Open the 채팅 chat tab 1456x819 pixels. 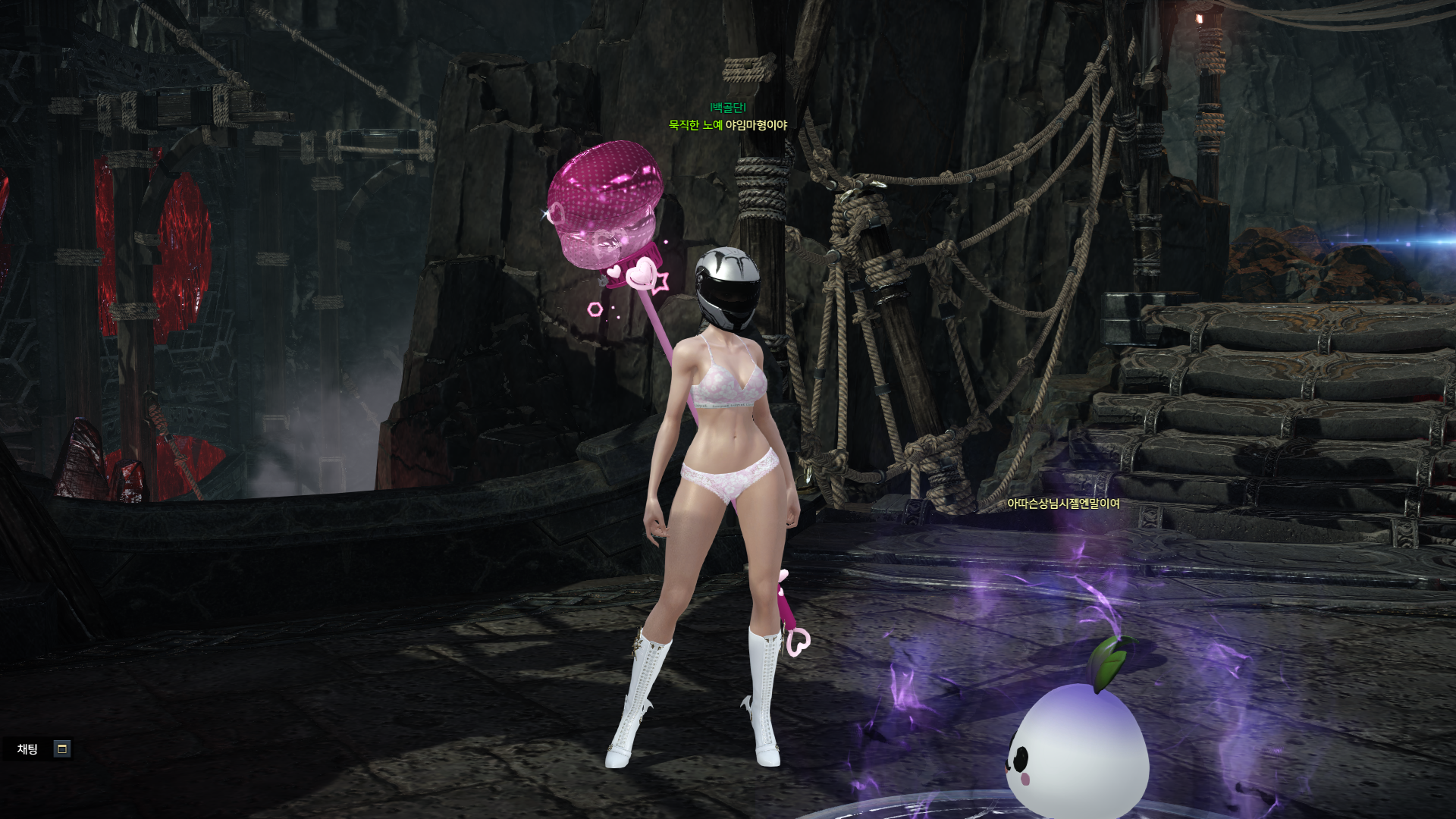[x=28, y=749]
